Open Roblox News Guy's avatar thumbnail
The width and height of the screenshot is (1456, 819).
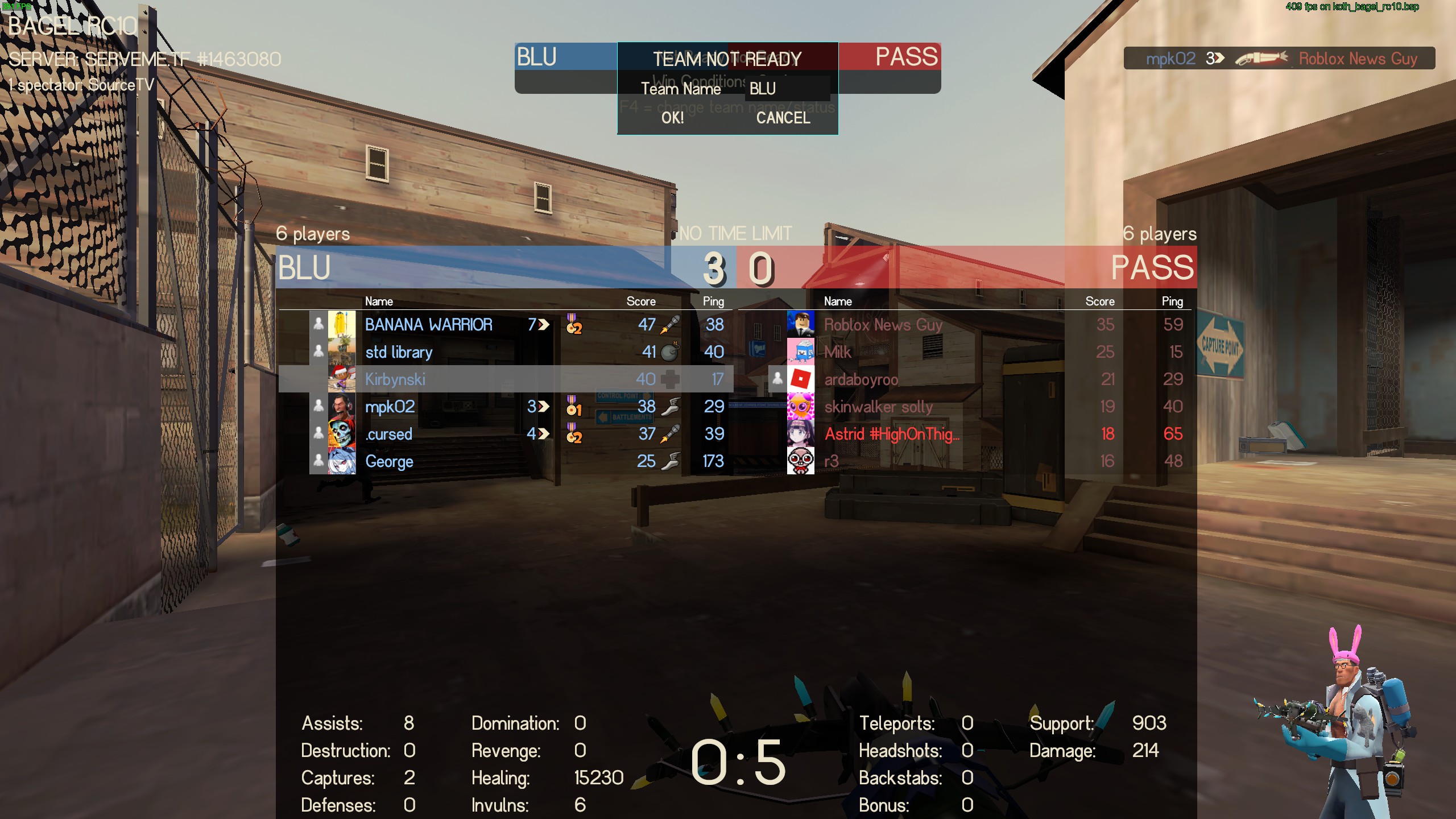point(801,324)
